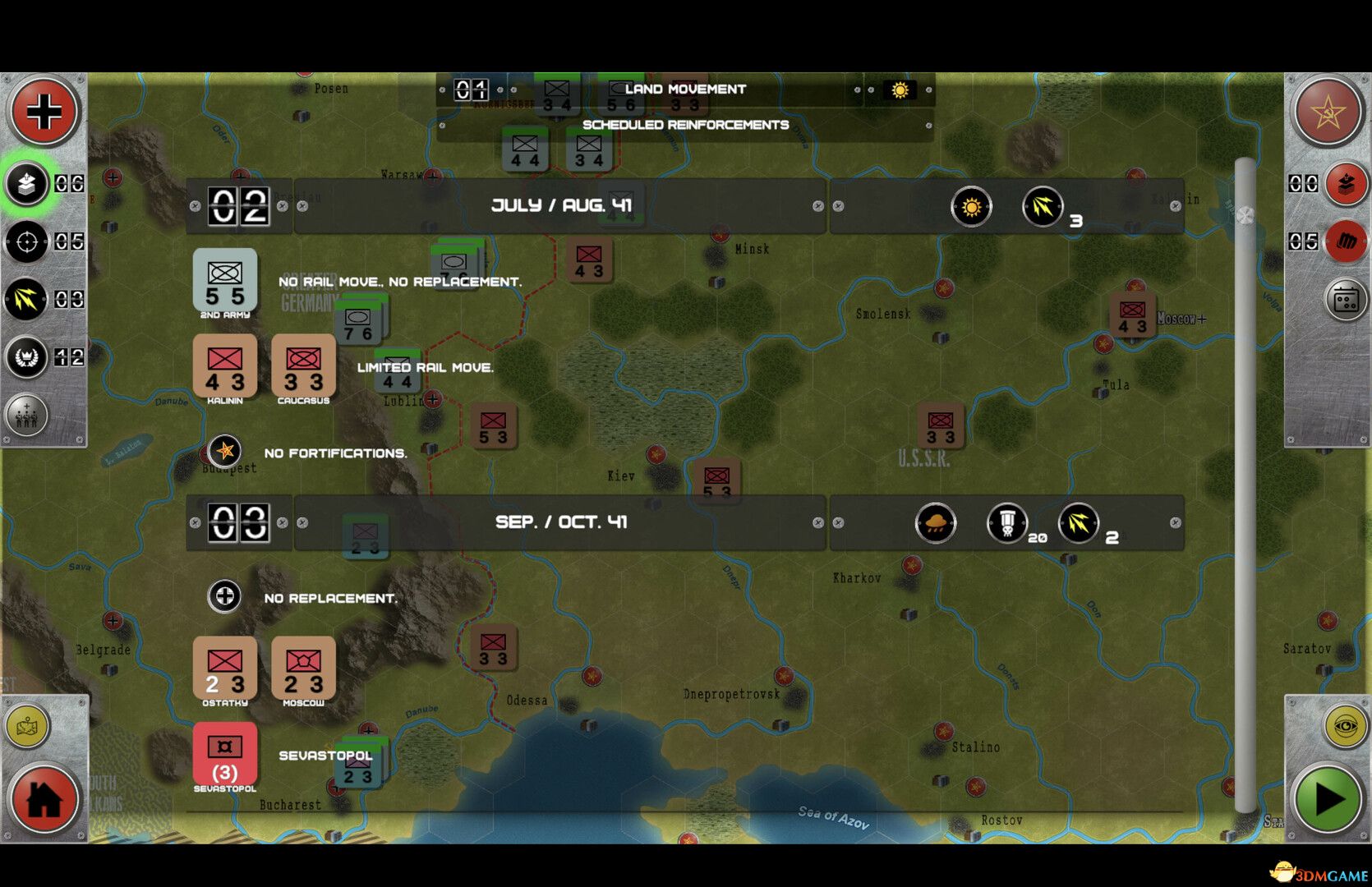Click the yellow map icon at bottom left
The height and width of the screenshot is (887, 1372).
(x=29, y=727)
